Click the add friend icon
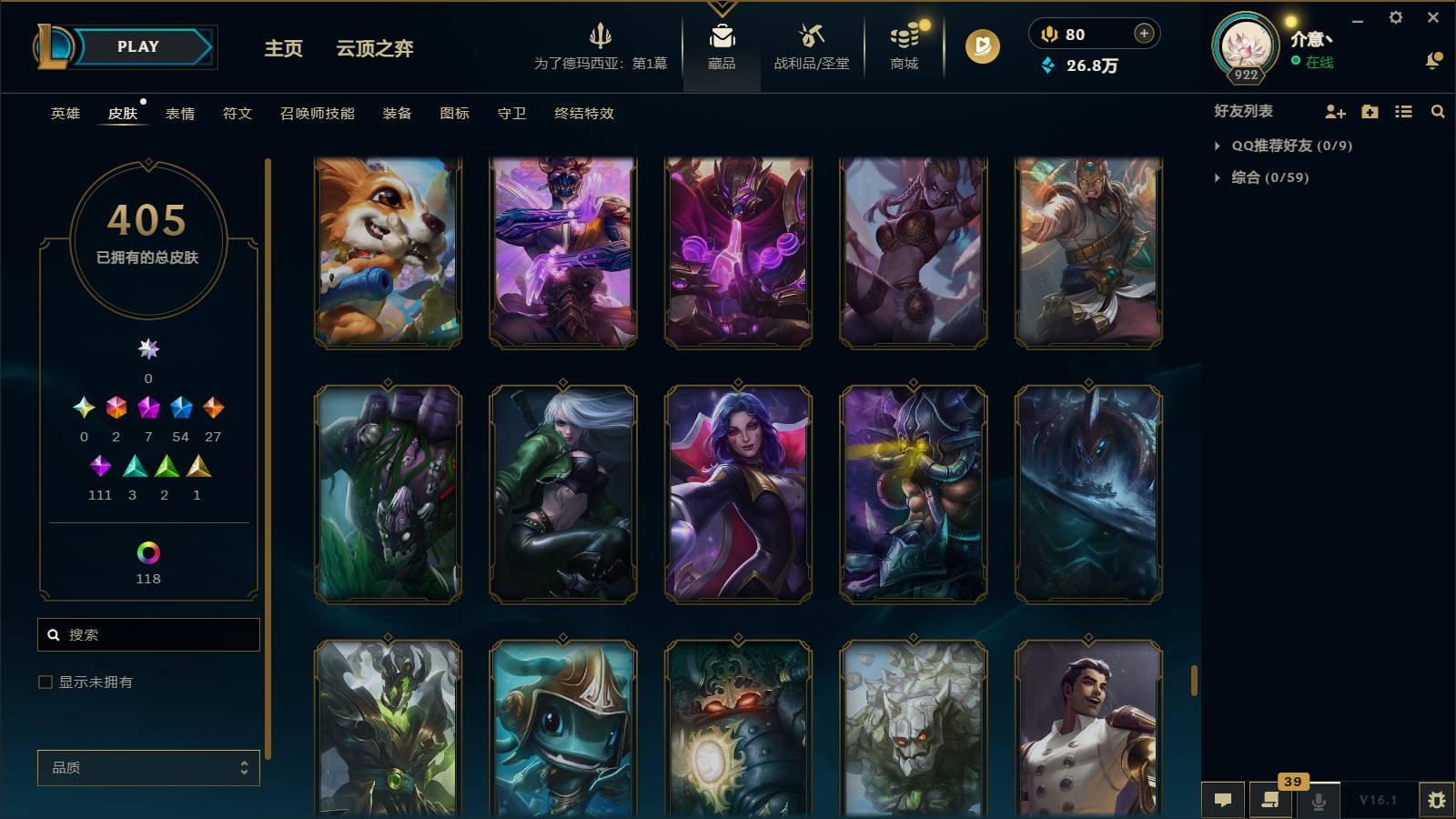This screenshot has height=819, width=1456. coord(1334,112)
